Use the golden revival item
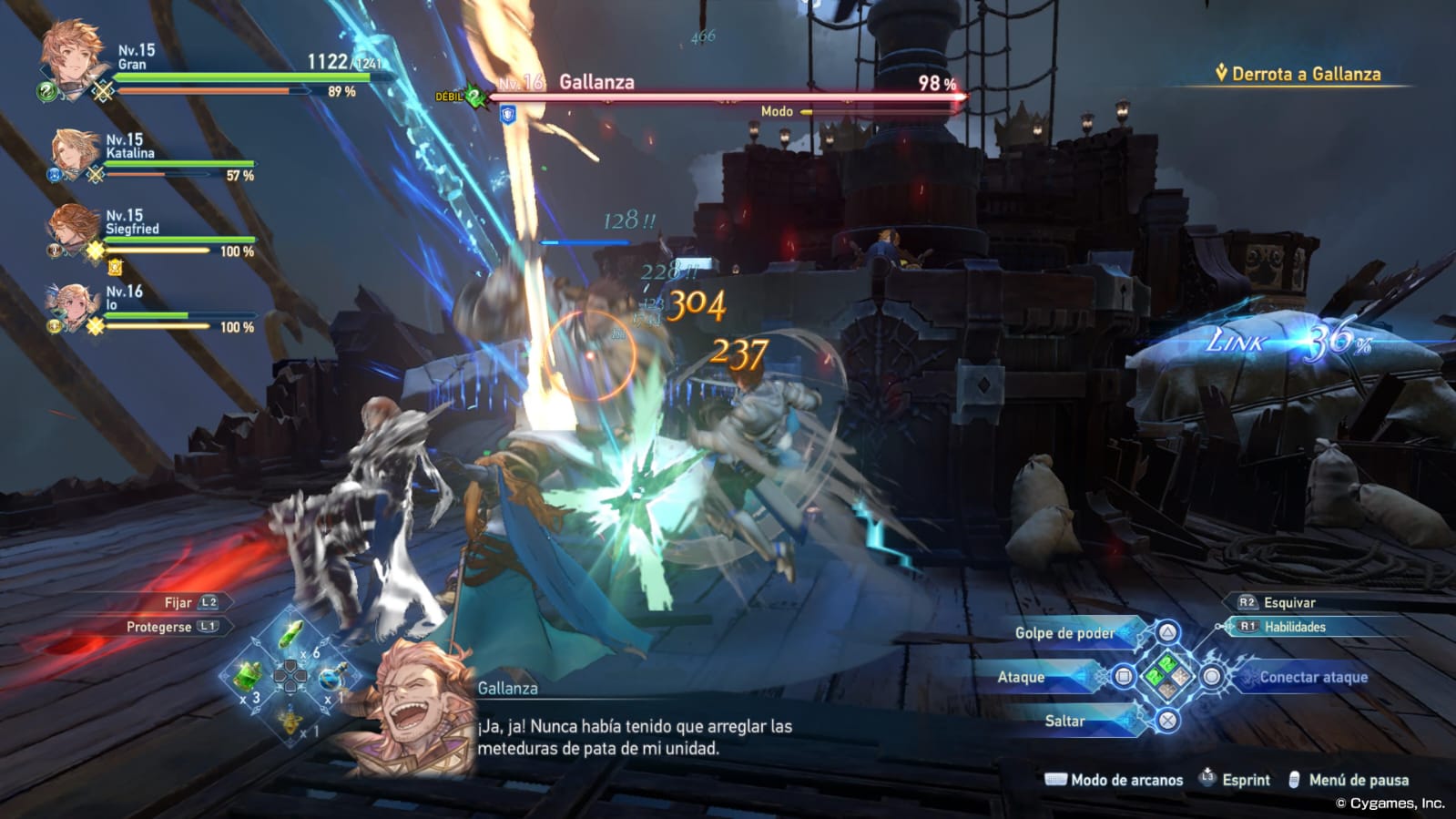Viewport: 1456px width, 819px height. tap(290, 720)
